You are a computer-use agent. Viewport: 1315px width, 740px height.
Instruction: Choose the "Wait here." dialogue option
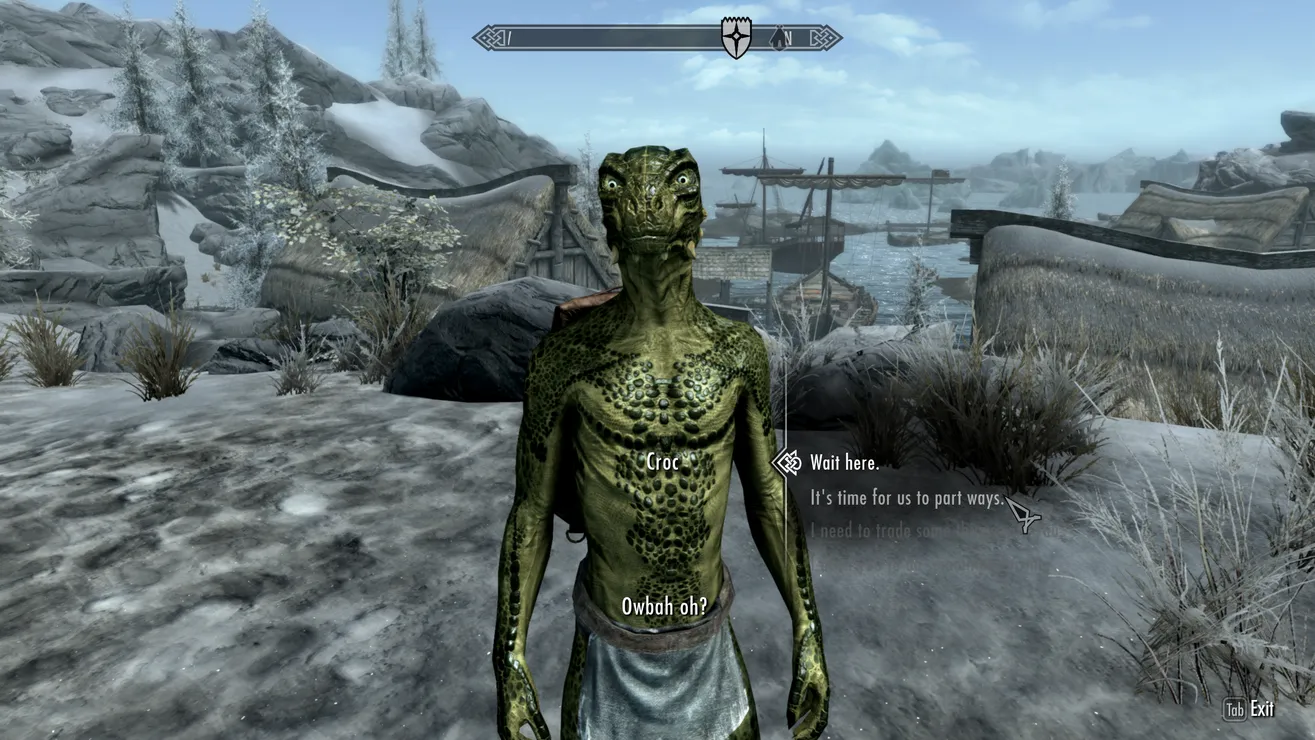pyautogui.click(x=844, y=463)
